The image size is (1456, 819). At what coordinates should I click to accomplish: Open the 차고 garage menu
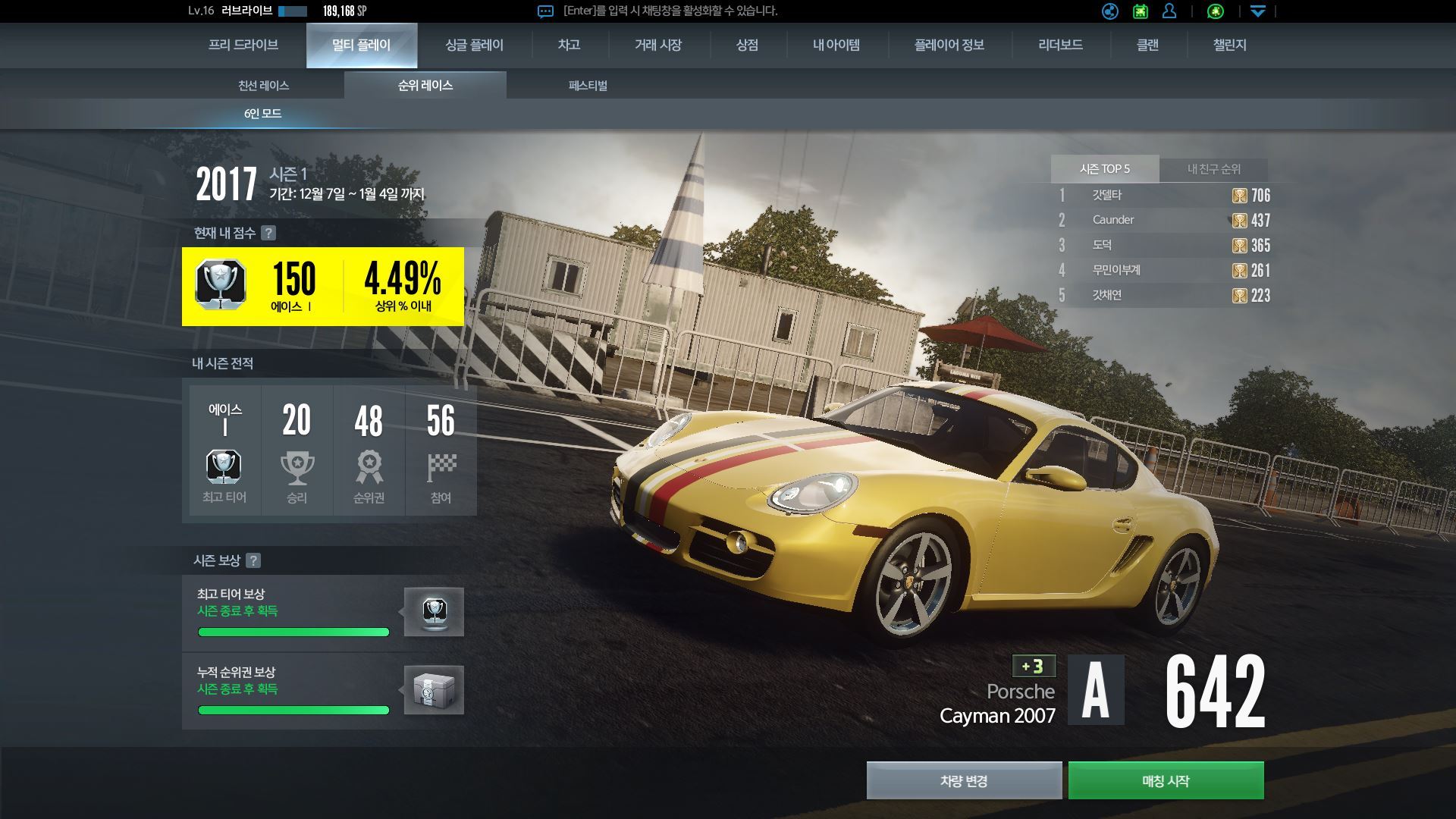point(569,45)
